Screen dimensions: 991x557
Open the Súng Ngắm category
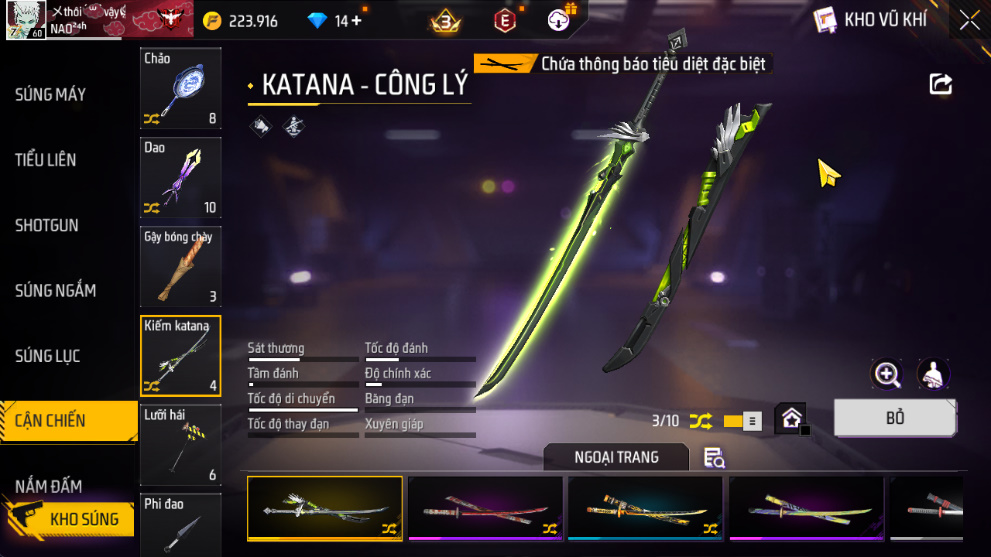click(x=56, y=291)
